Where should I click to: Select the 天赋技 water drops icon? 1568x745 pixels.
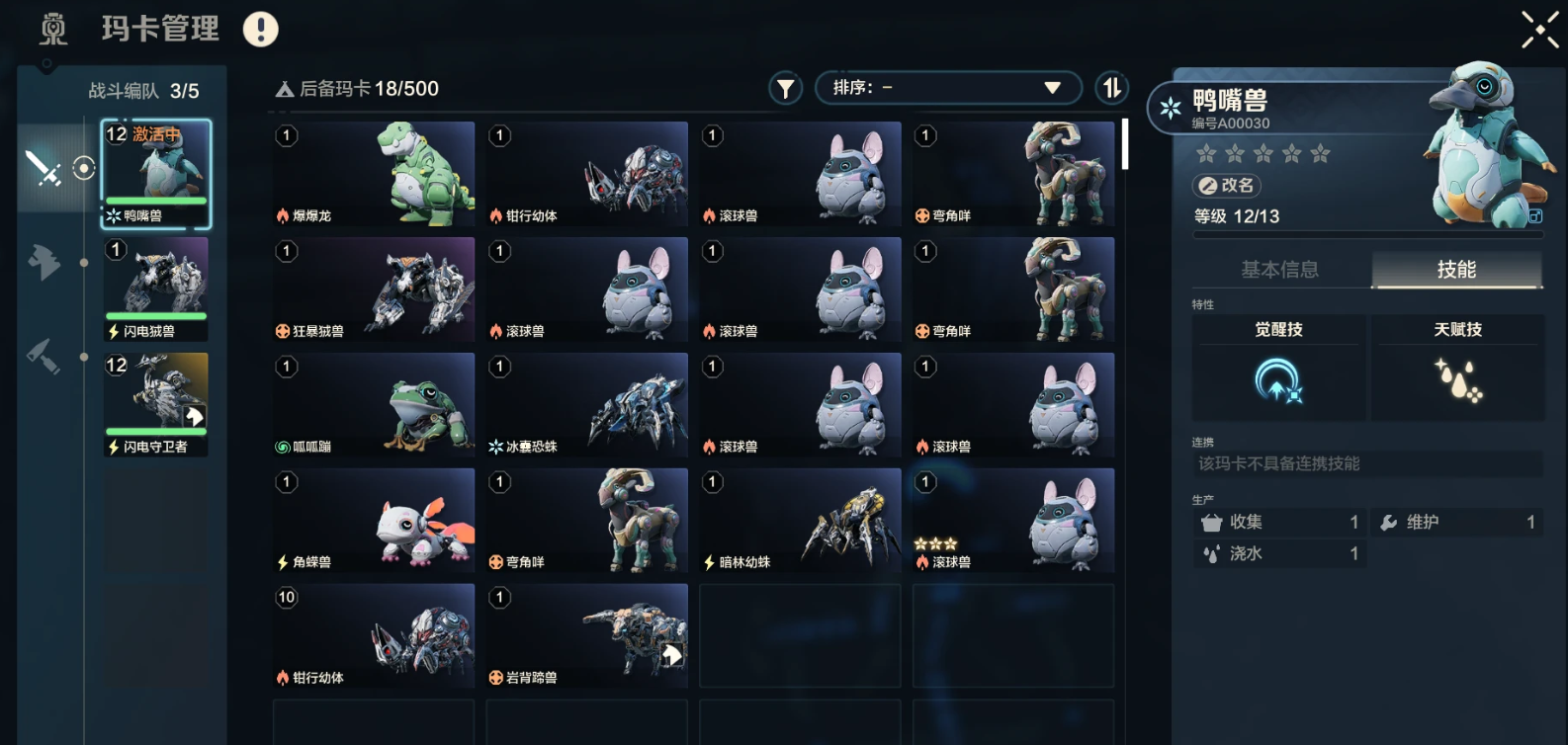[1457, 381]
